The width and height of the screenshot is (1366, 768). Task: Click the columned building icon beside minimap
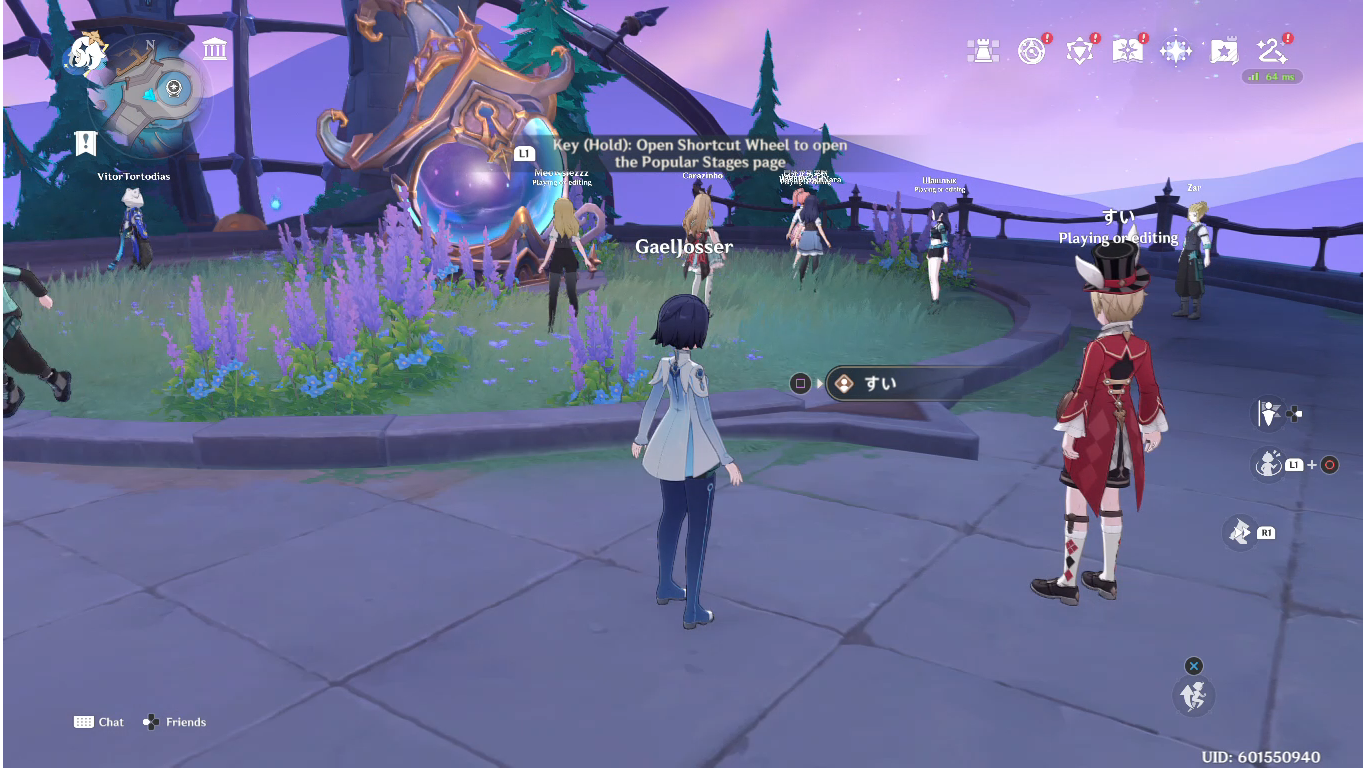coord(214,49)
